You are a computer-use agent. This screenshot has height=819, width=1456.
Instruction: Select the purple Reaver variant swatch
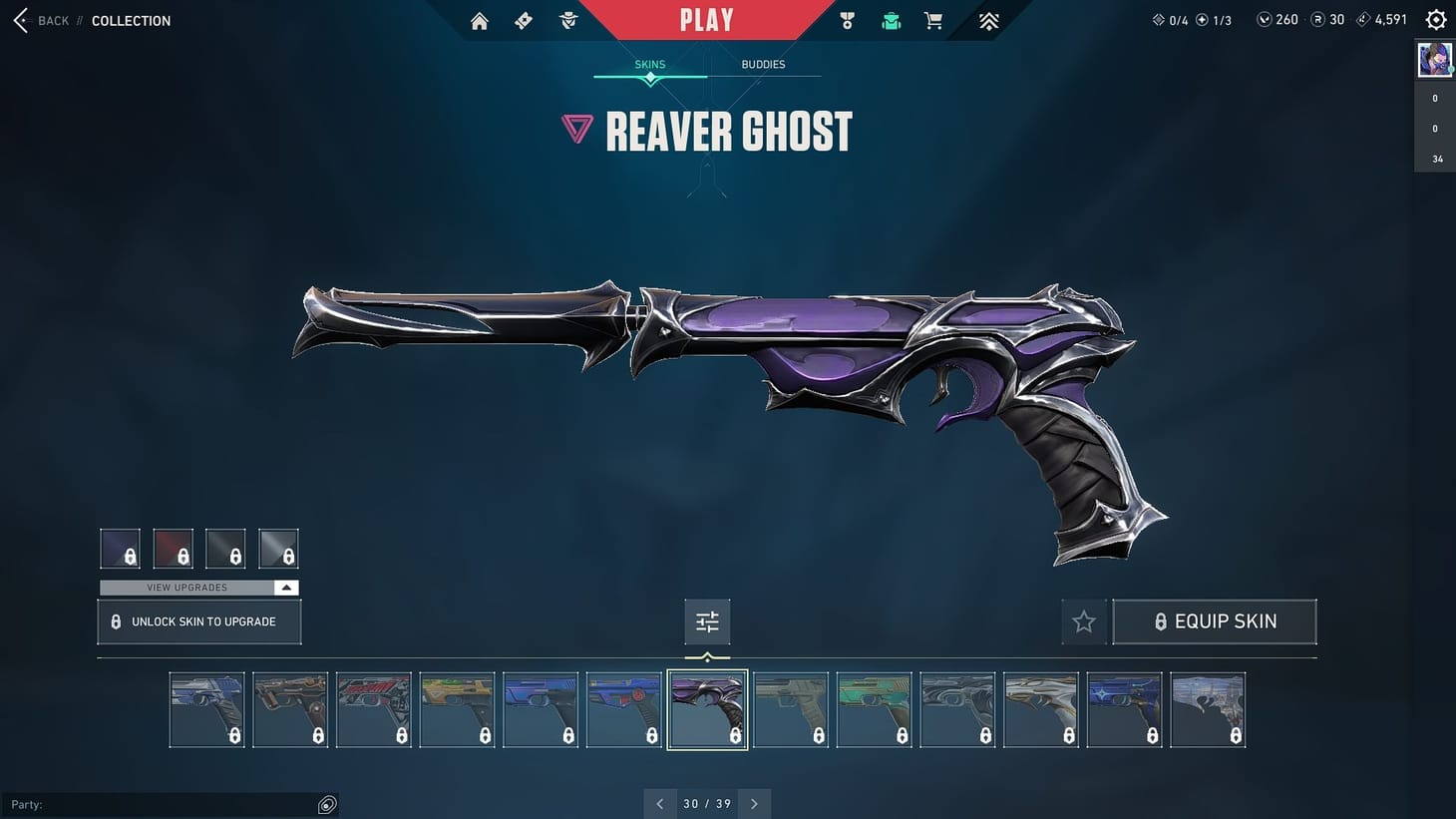pos(120,548)
